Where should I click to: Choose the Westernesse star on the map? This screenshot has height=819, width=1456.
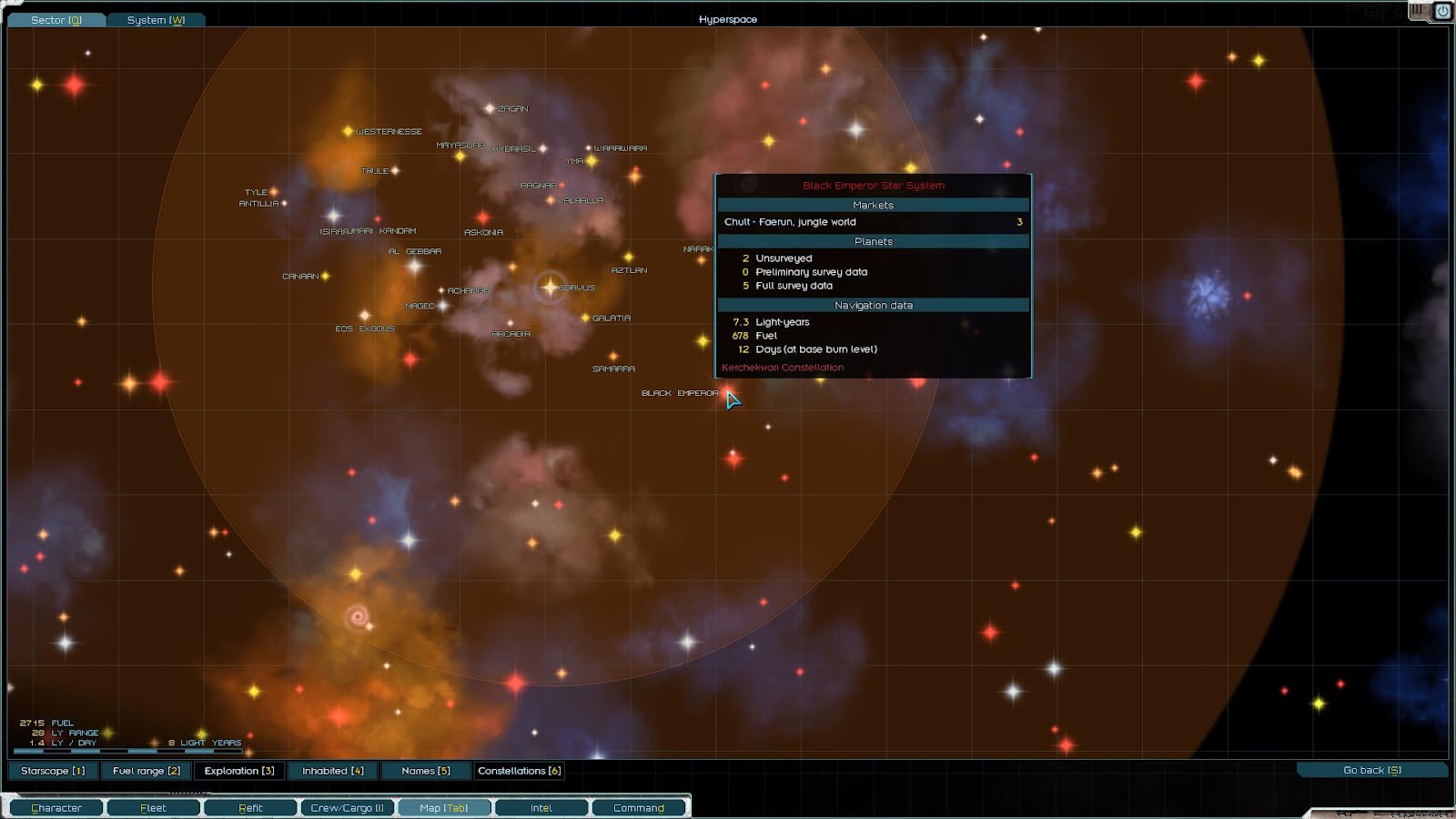coord(348,132)
